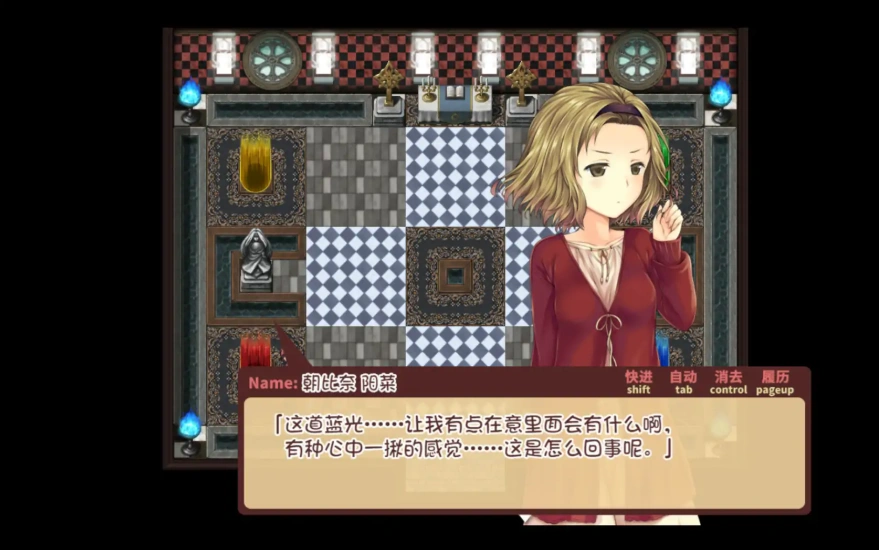Toggle 自动 auto-advance dialogue mode
This screenshot has height=550, width=879.
tap(683, 381)
